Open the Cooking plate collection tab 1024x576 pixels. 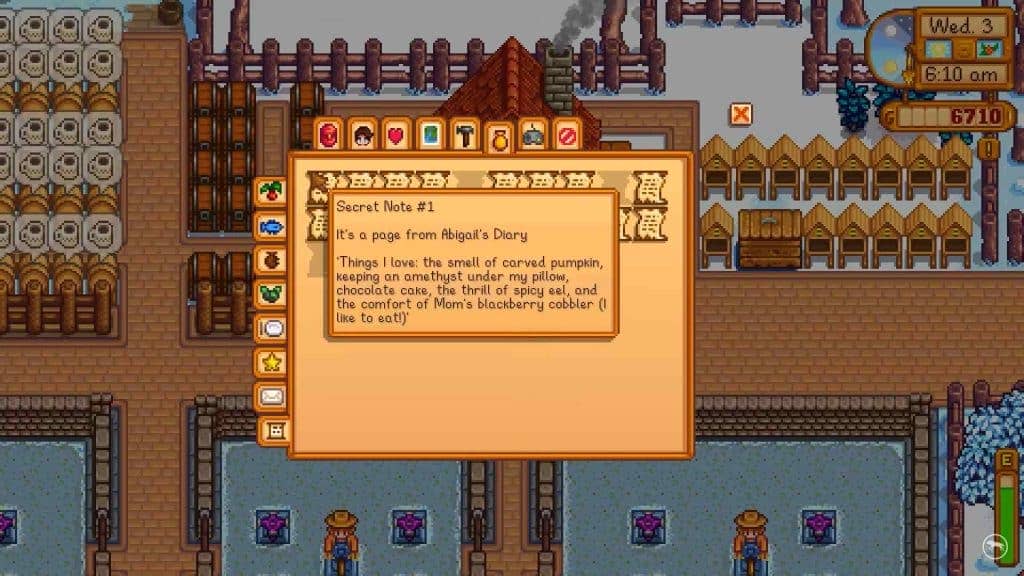(270, 328)
